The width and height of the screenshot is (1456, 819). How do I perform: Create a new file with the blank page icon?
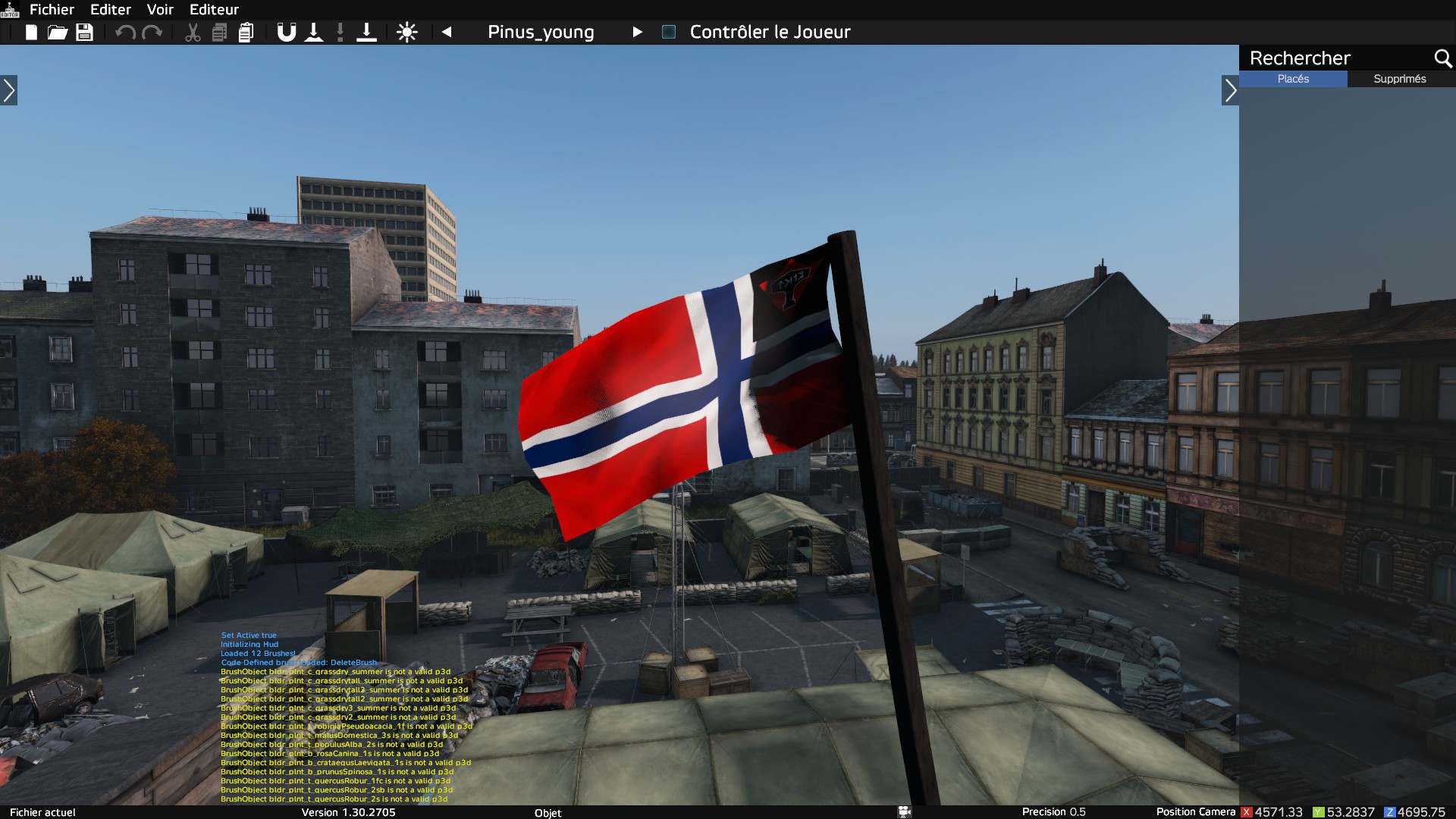31,33
